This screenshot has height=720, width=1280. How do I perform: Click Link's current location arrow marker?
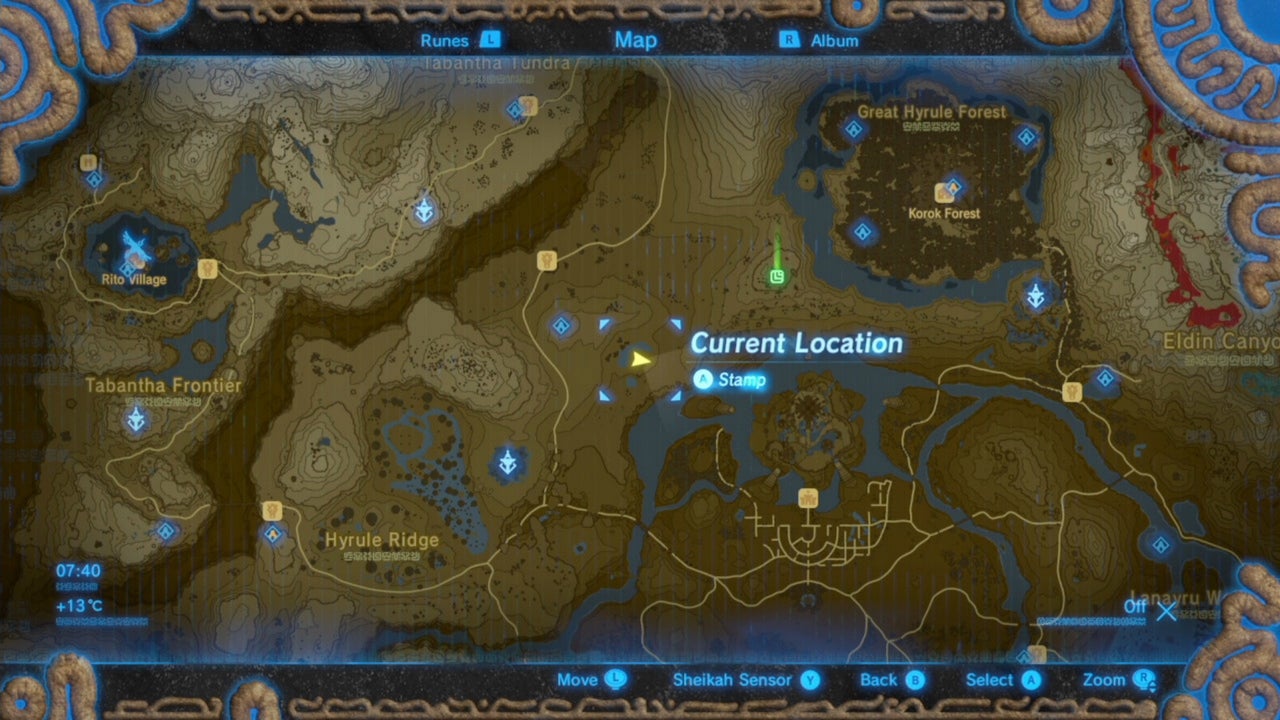pyautogui.click(x=641, y=360)
